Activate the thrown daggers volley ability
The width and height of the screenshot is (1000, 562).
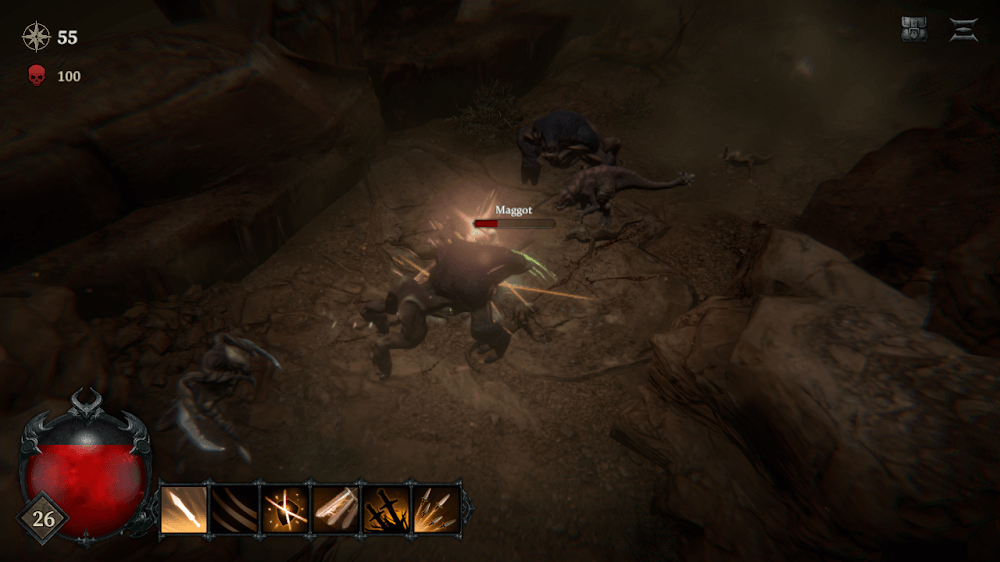pyautogui.click(x=436, y=509)
